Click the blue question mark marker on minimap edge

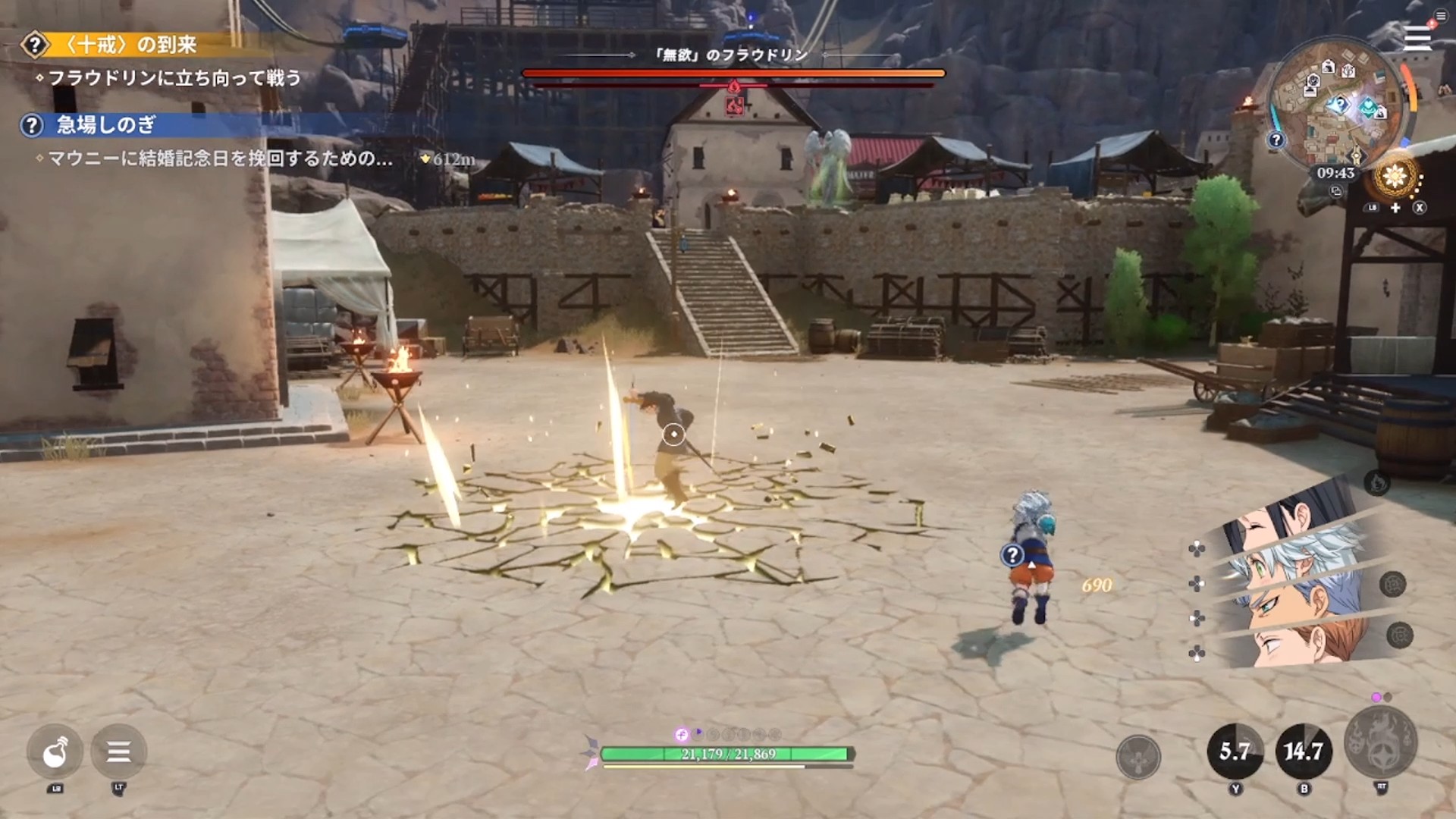(1277, 140)
